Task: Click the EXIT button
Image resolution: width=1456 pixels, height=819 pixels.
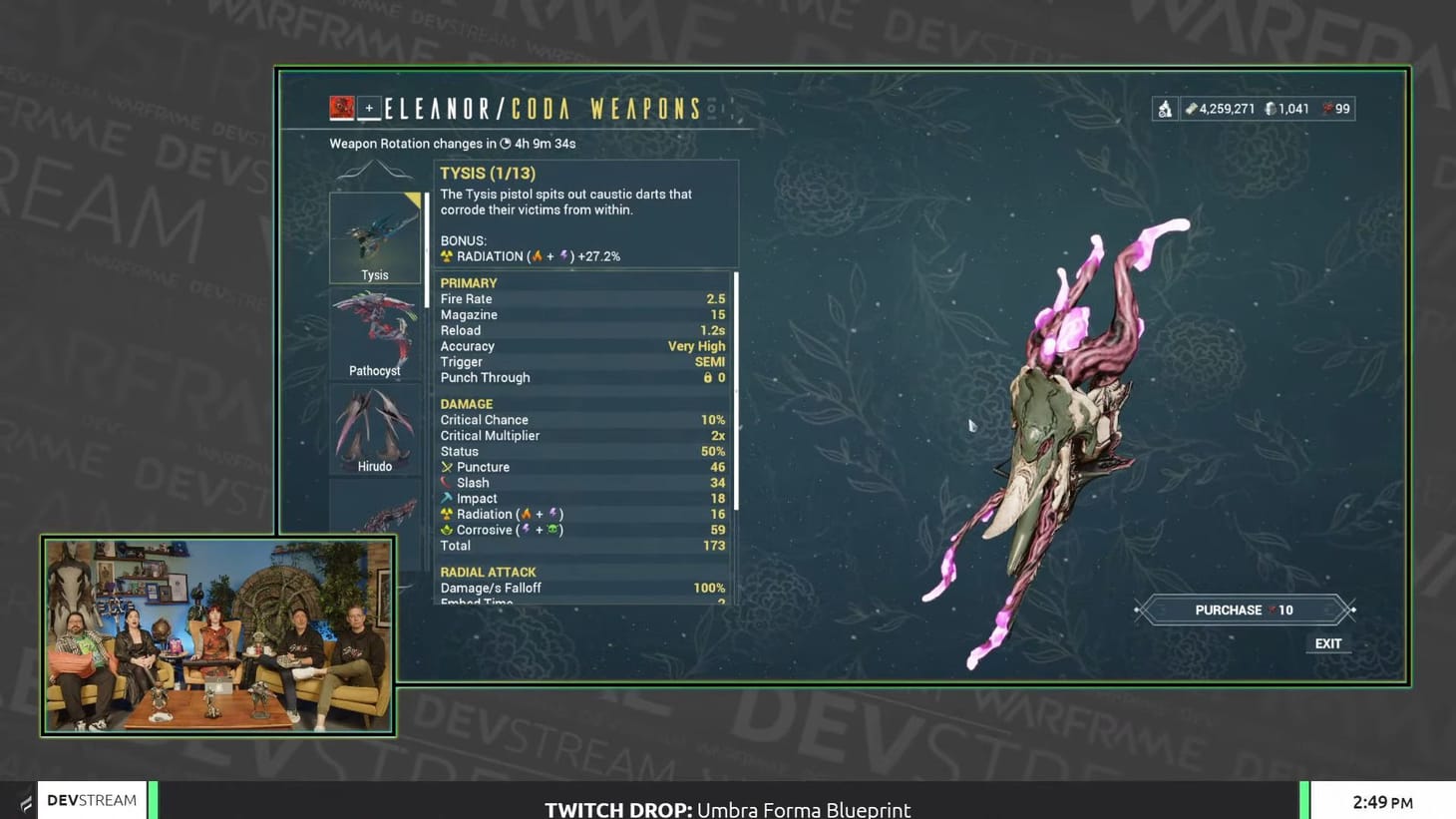Action: tap(1327, 643)
